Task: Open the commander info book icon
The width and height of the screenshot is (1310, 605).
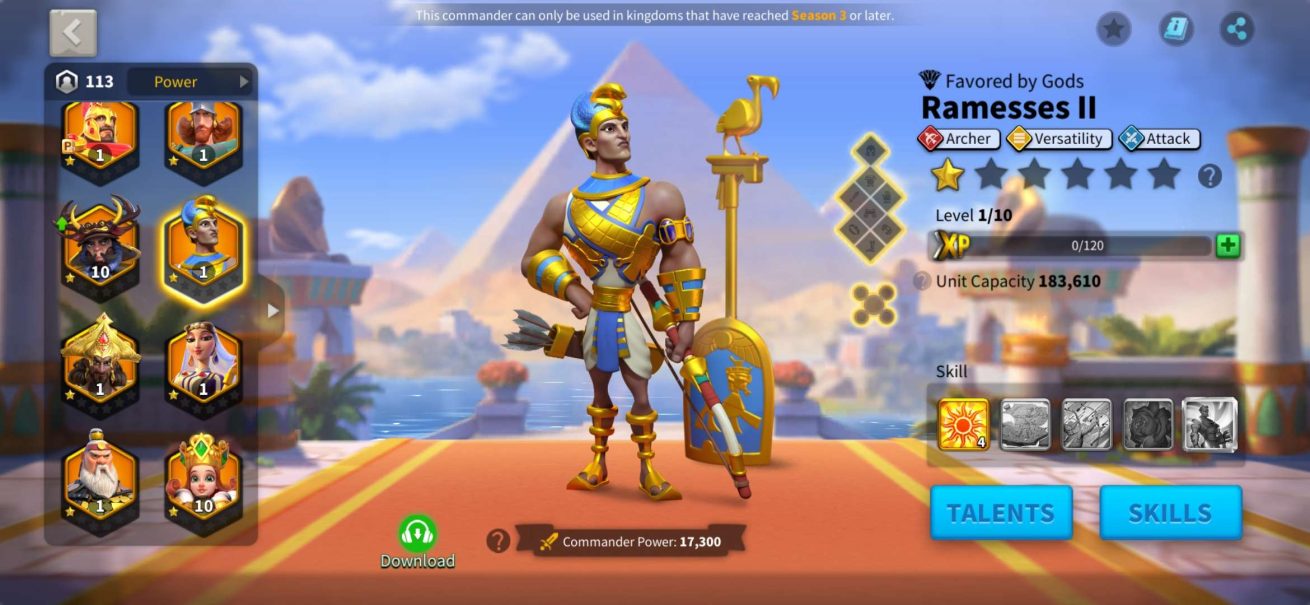Action: pos(1176,28)
